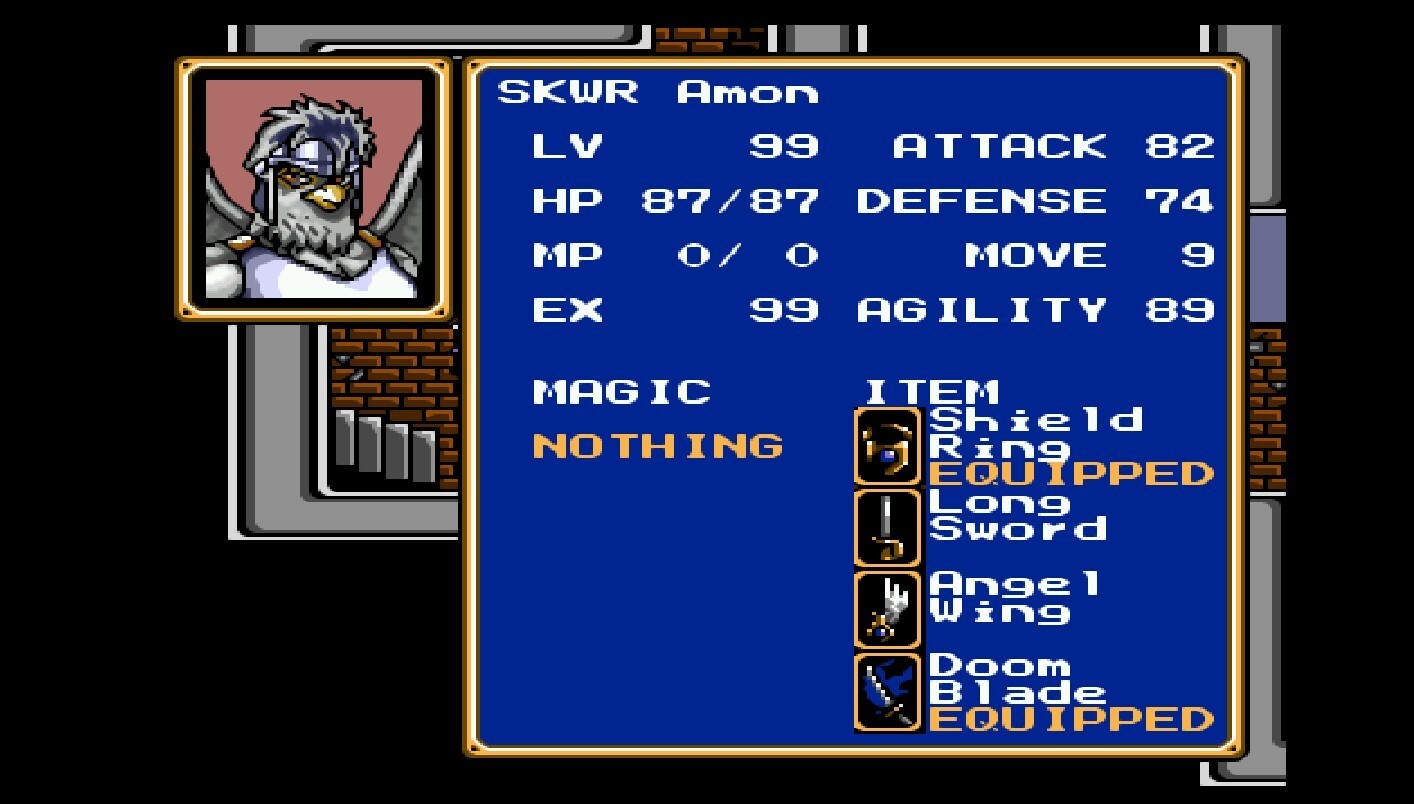Click Amon's character portrait
The width and height of the screenshot is (1414, 804).
click(x=313, y=189)
